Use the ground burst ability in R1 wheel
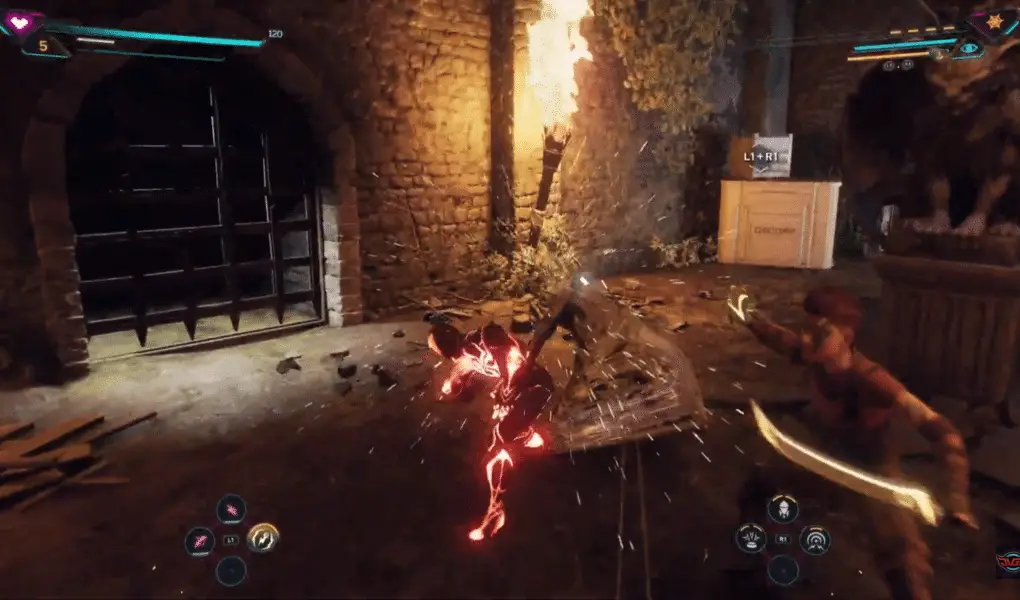The width and height of the screenshot is (1020, 600). 751,539
